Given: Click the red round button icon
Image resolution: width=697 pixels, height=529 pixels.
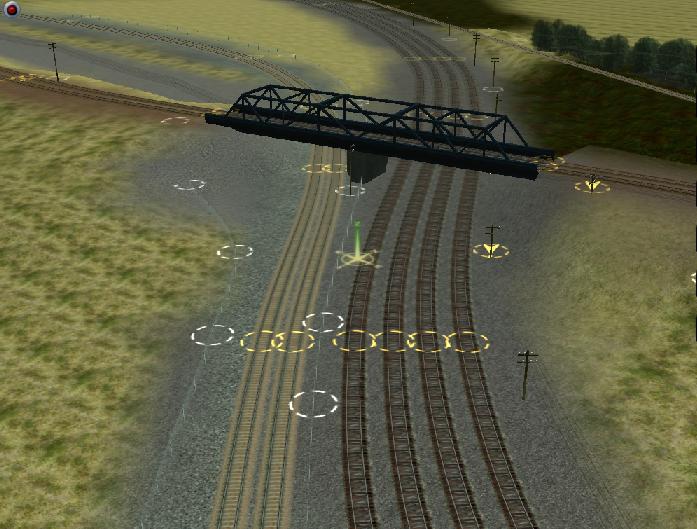Looking at the screenshot, I should pos(12,10).
